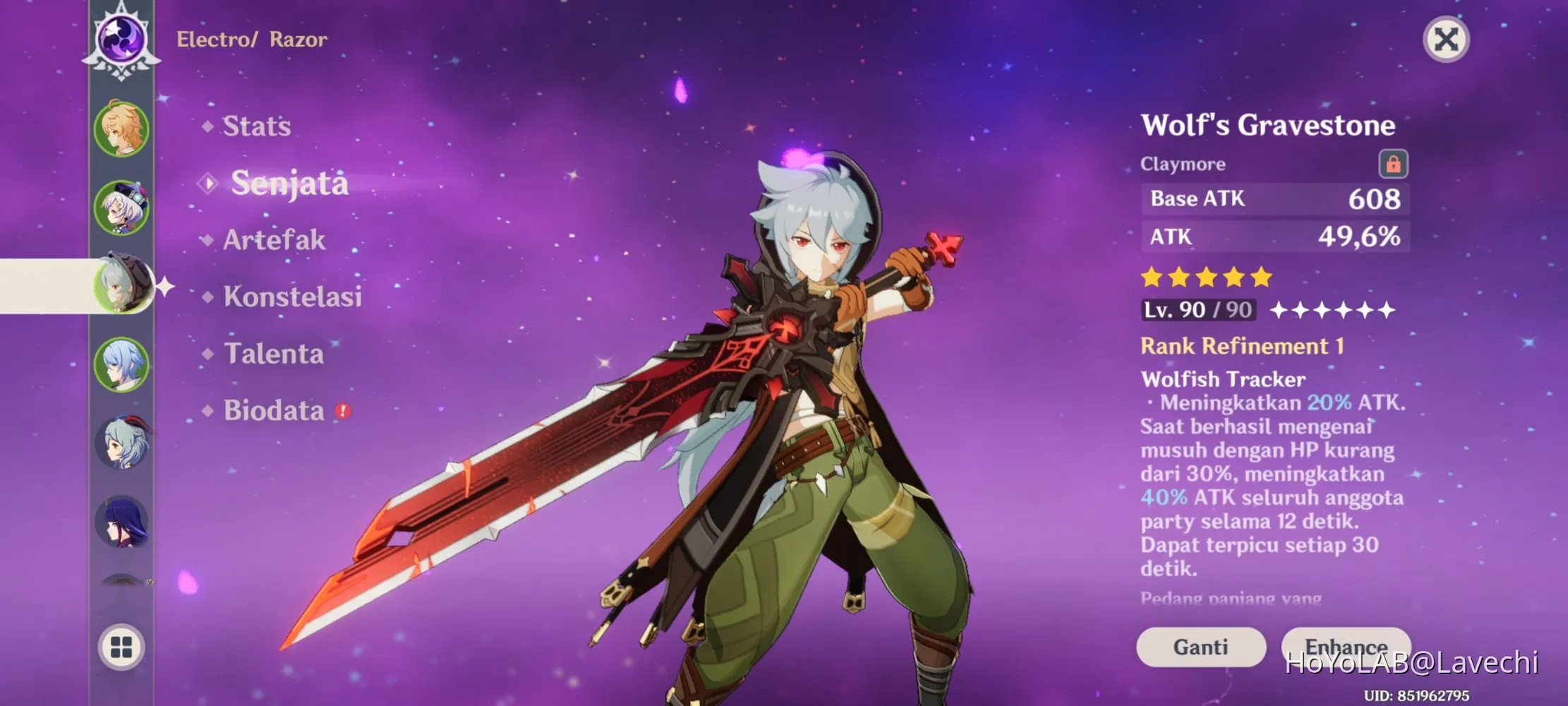Expand the Artefak section

coord(272,241)
